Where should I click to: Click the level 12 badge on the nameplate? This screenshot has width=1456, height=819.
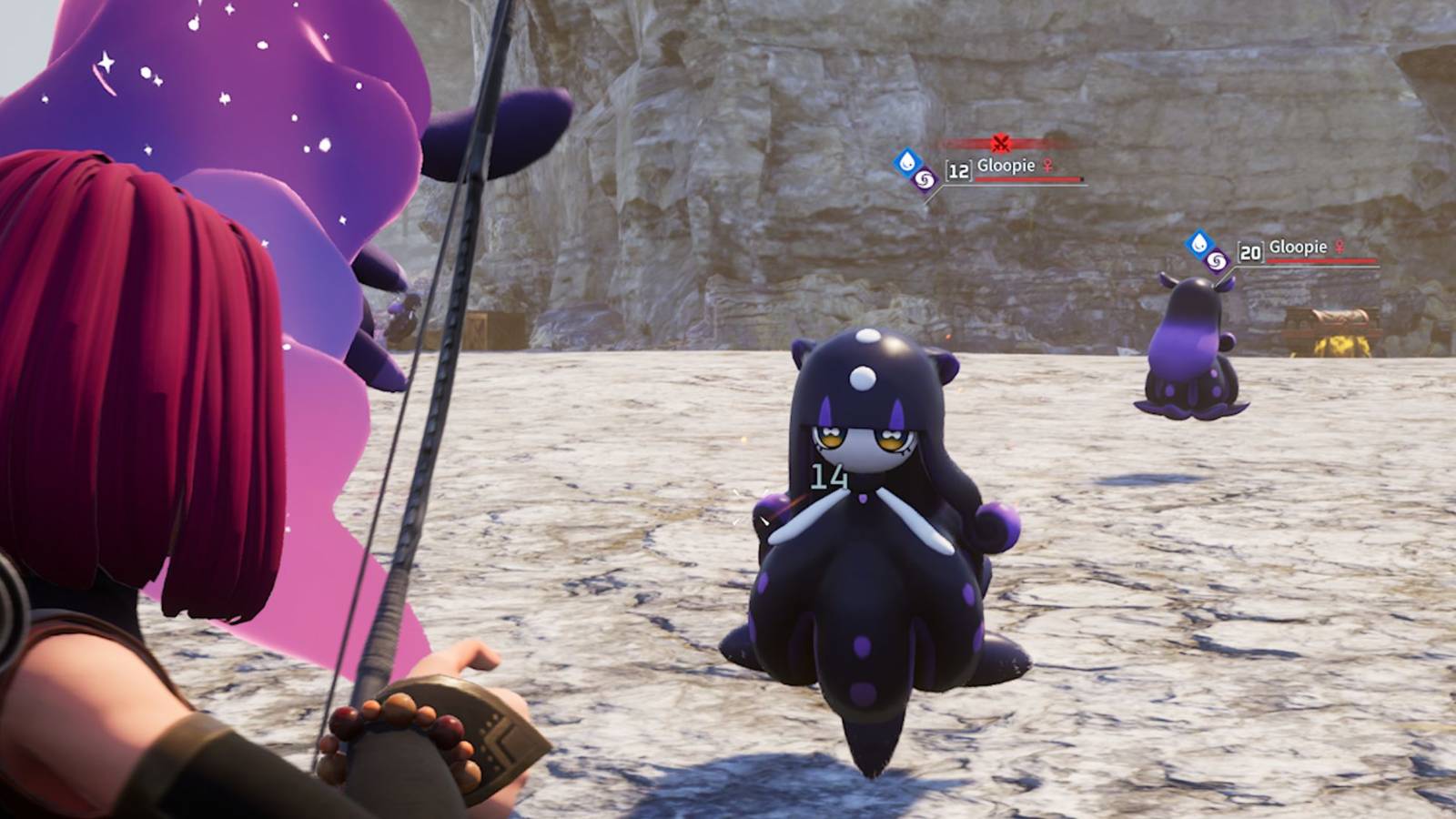[957, 171]
